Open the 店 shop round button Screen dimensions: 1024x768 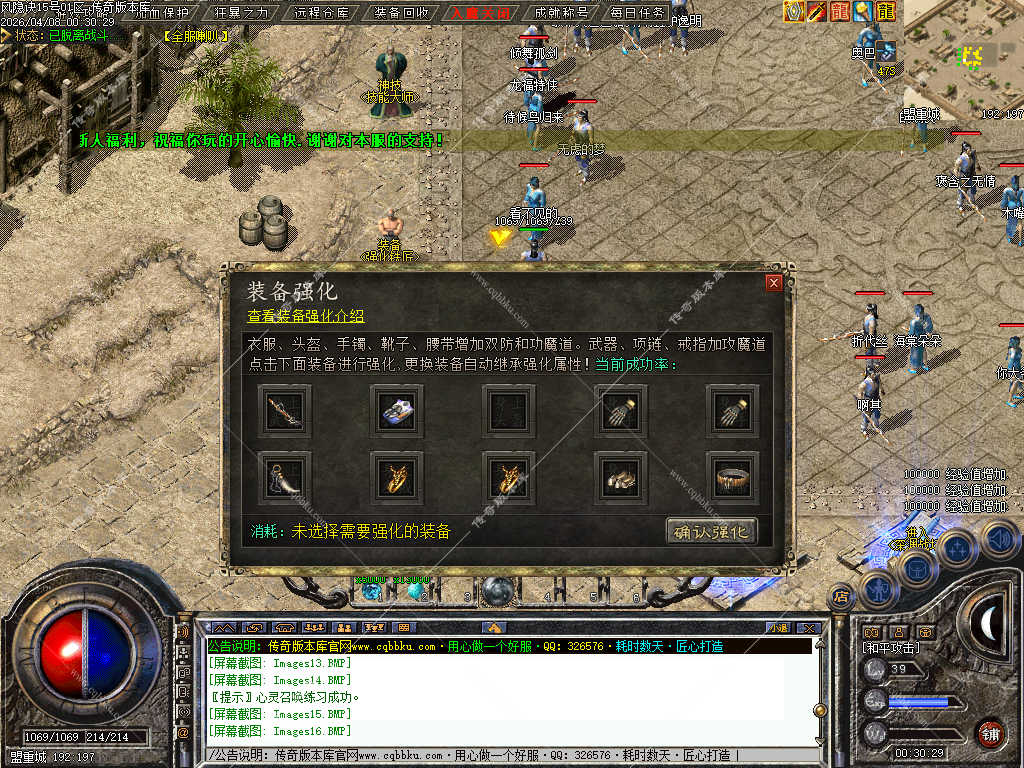(x=841, y=597)
